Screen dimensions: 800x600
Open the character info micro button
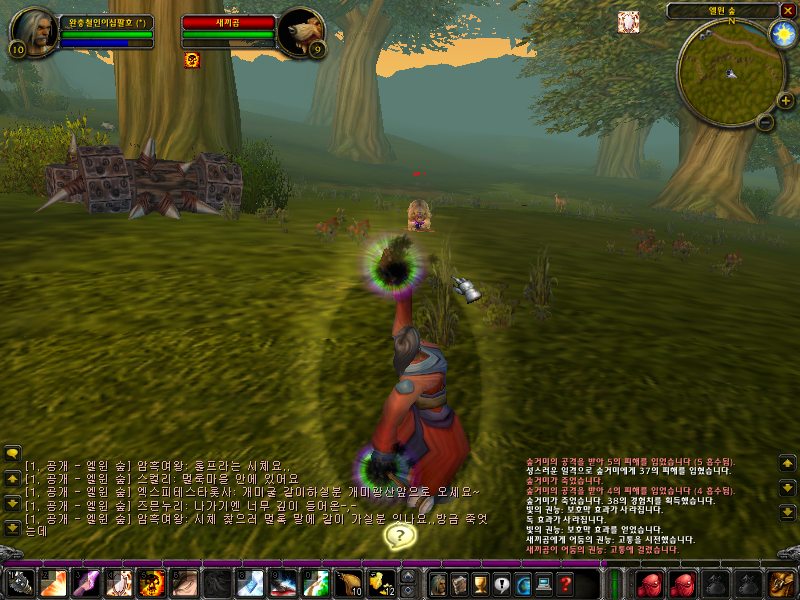coord(438,583)
